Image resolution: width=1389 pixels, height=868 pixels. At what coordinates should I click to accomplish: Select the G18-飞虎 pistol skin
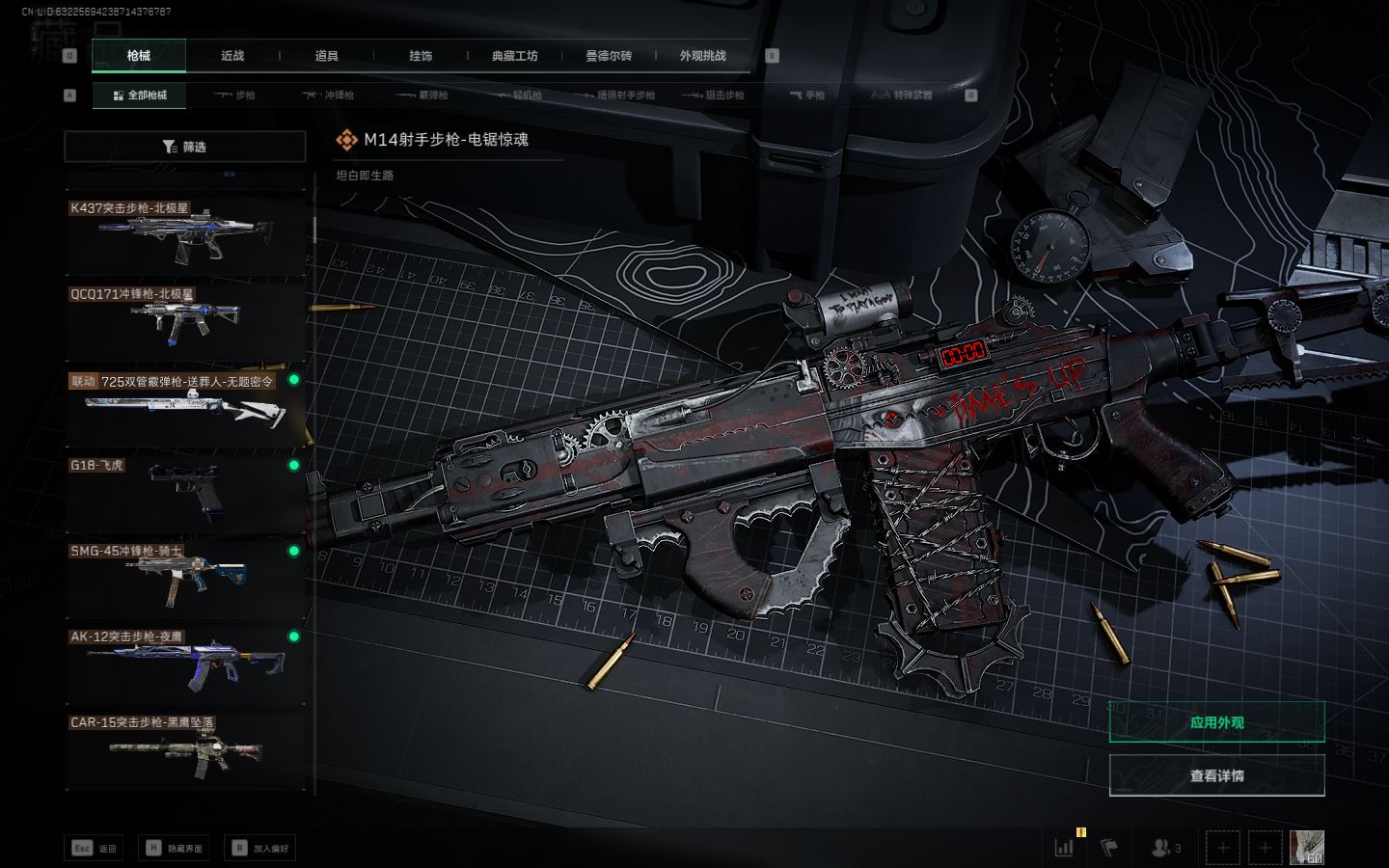(x=185, y=492)
